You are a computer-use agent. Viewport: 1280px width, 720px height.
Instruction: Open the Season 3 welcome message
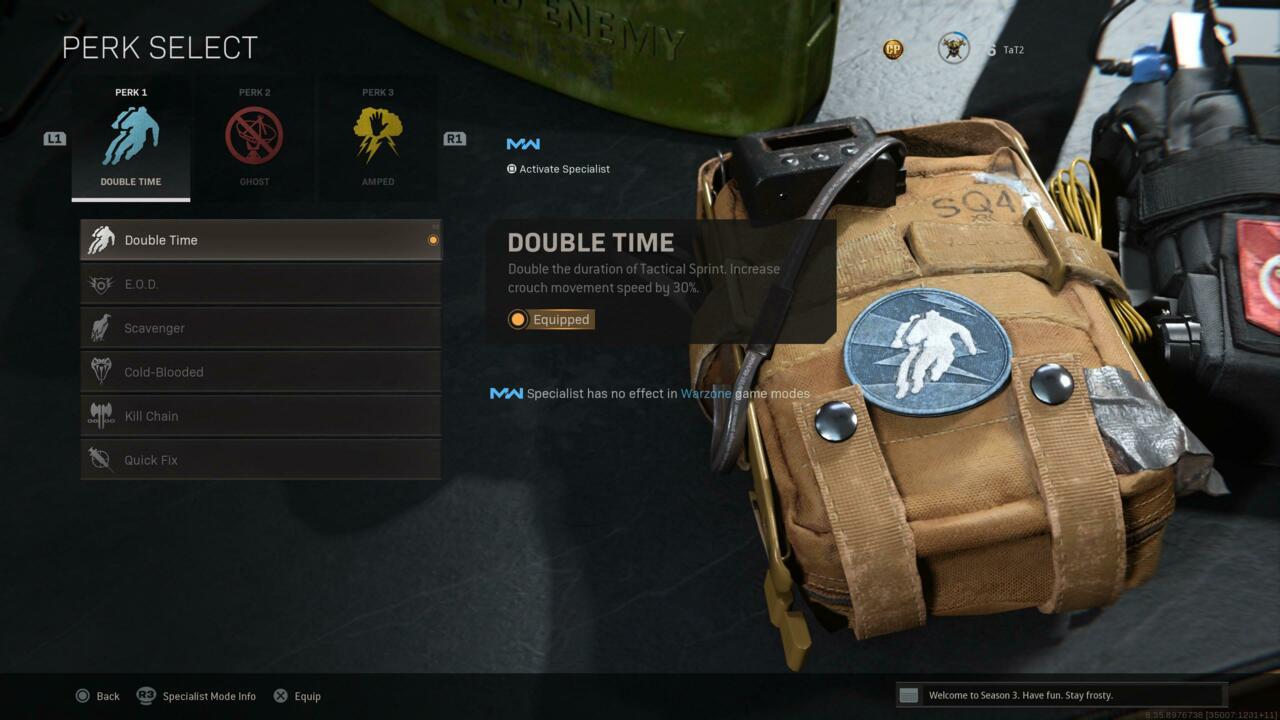point(1060,695)
